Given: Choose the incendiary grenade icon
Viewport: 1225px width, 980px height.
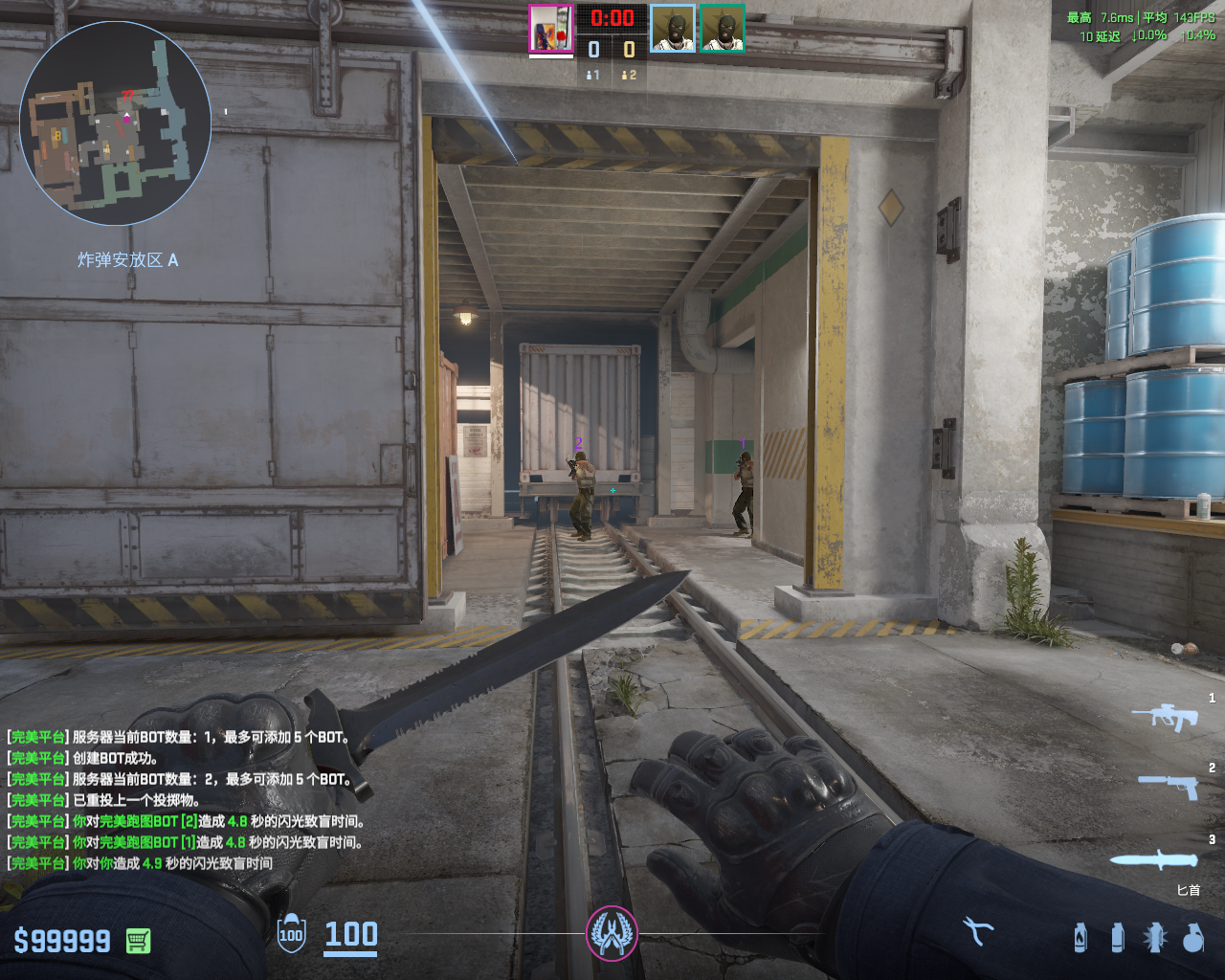Looking at the screenshot, I should tap(1080, 937).
